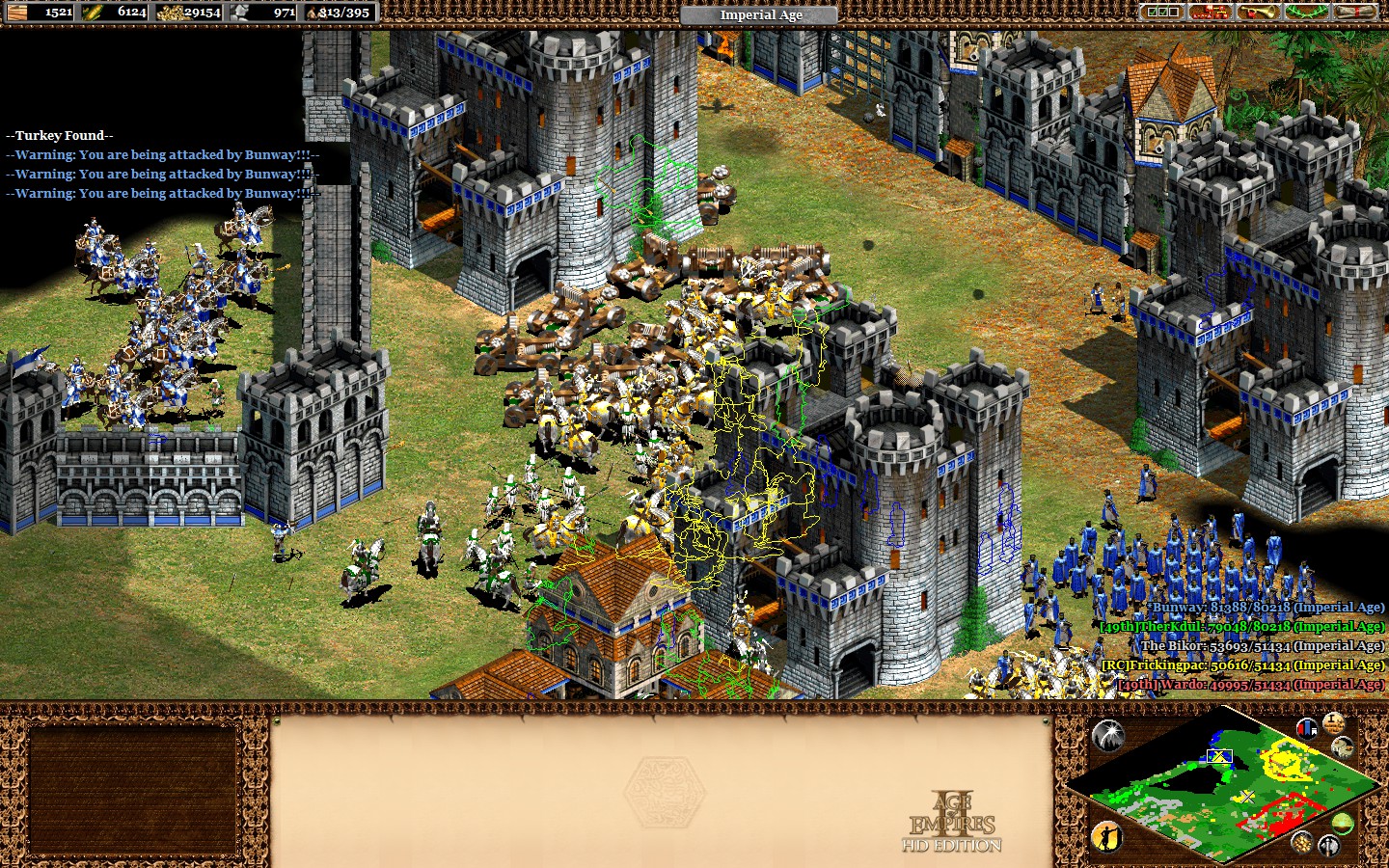This screenshot has height=868, width=1389.
Task: Click the population counter showing 313/395
Action: coord(342,14)
